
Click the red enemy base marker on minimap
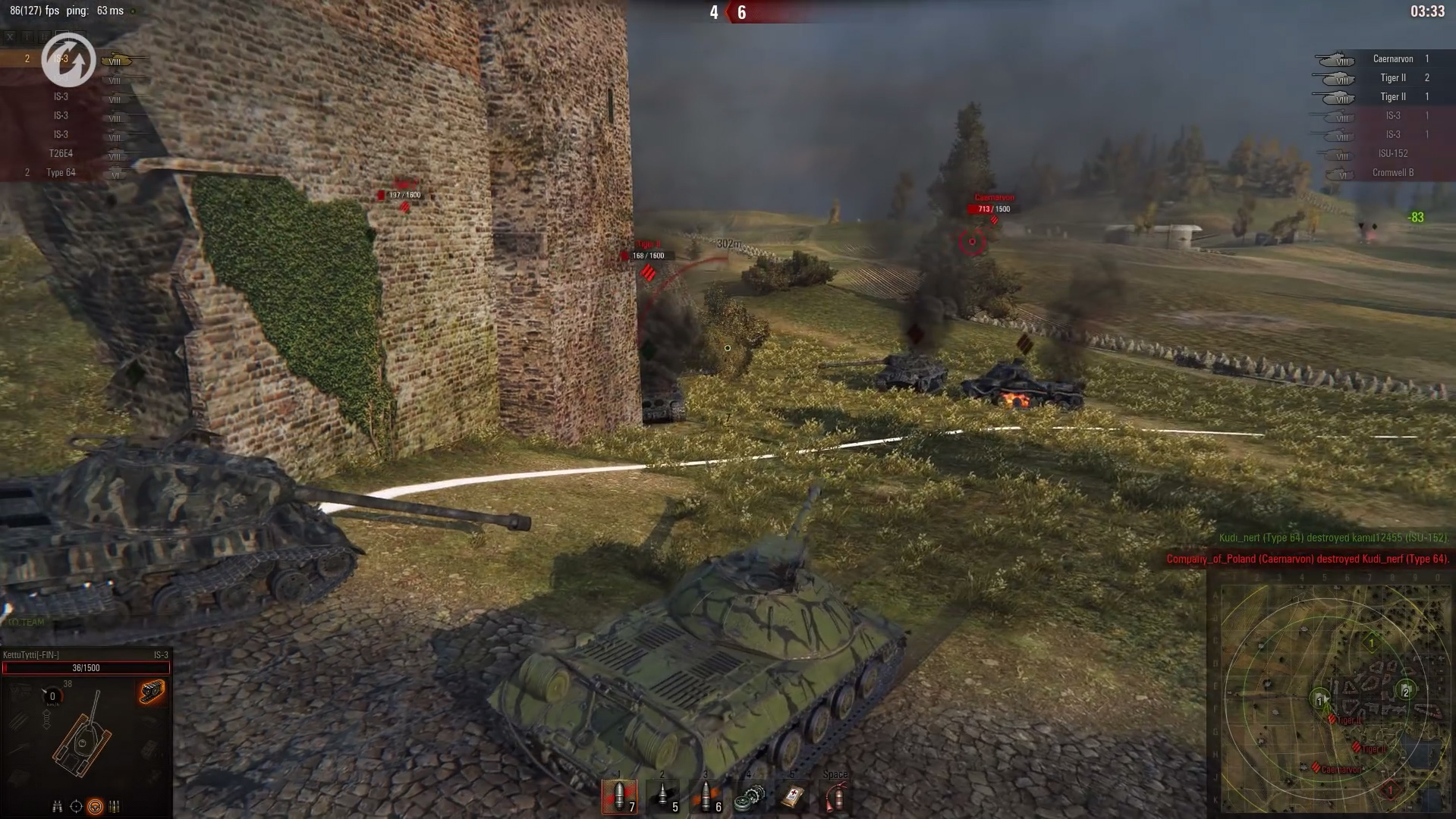(x=1390, y=791)
